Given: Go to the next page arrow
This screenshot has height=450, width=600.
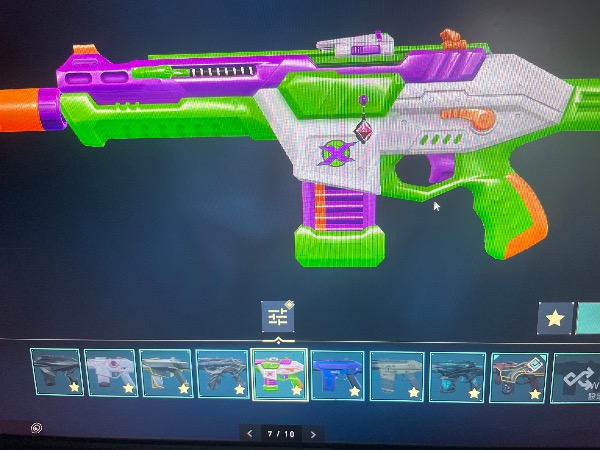Looking at the screenshot, I should (313, 434).
